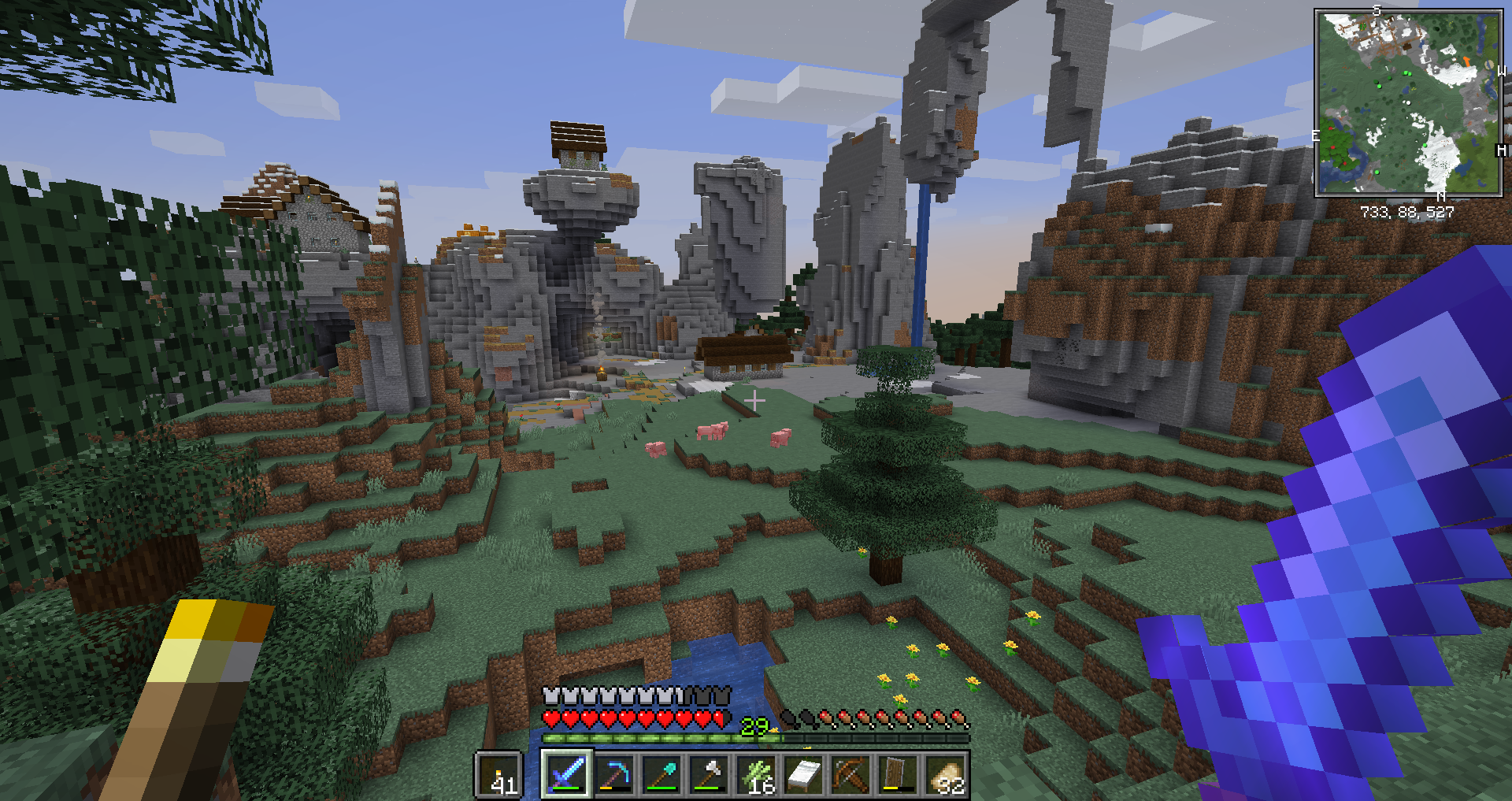Switch to the shield slot

point(898,774)
